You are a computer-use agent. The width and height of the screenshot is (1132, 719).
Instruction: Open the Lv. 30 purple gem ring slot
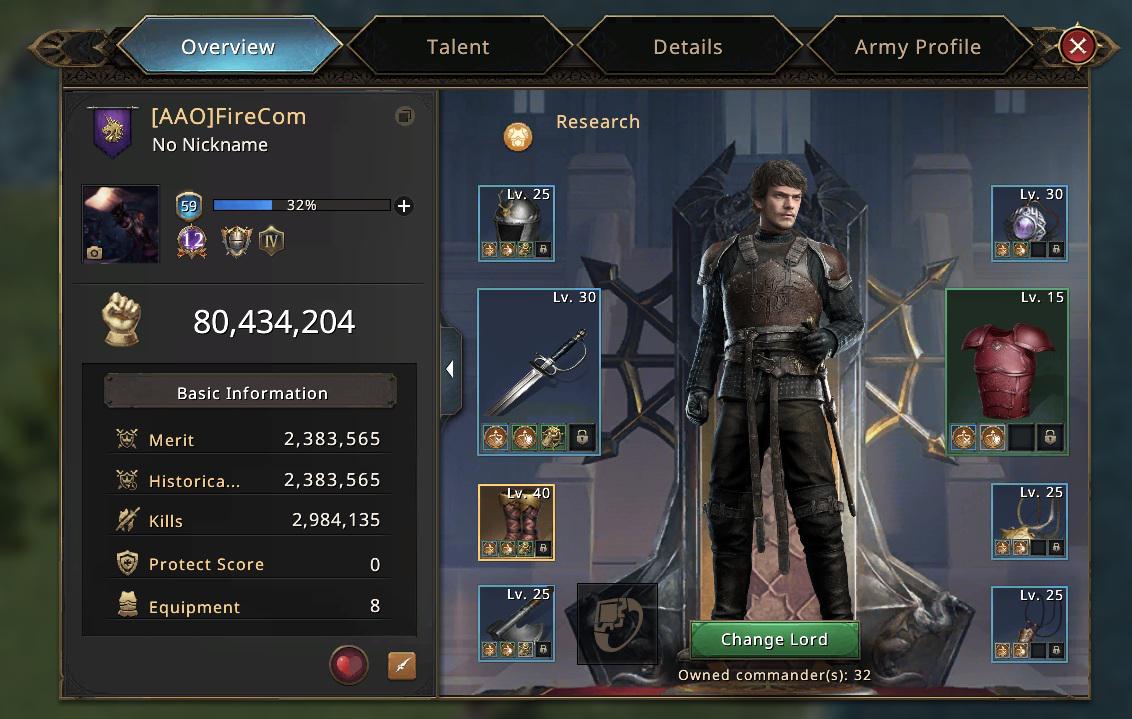(x=1029, y=223)
